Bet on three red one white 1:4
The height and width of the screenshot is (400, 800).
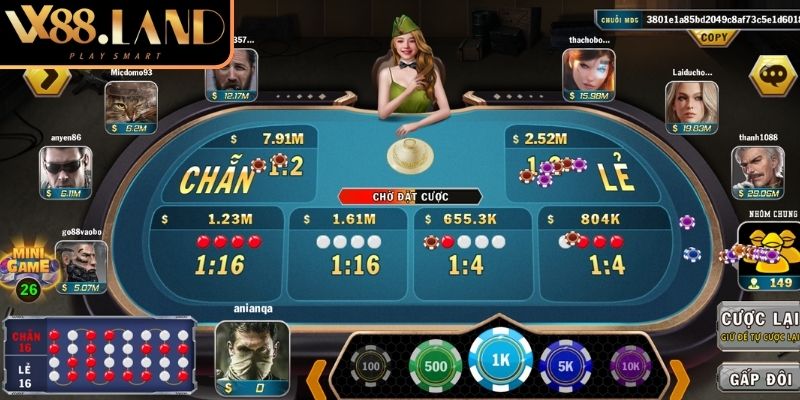tap(607, 250)
